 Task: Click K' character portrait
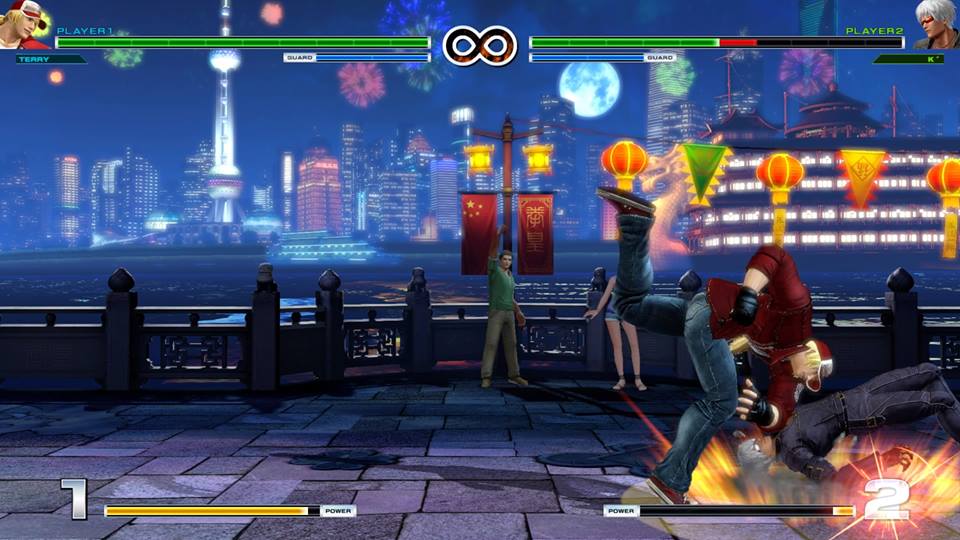935,25
